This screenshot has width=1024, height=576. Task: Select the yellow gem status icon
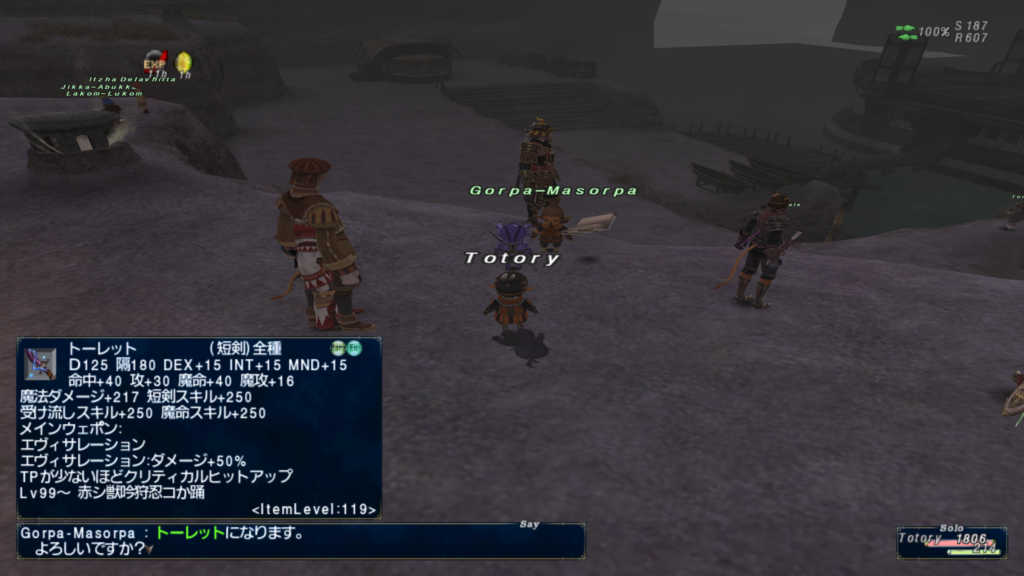pyautogui.click(x=184, y=63)
